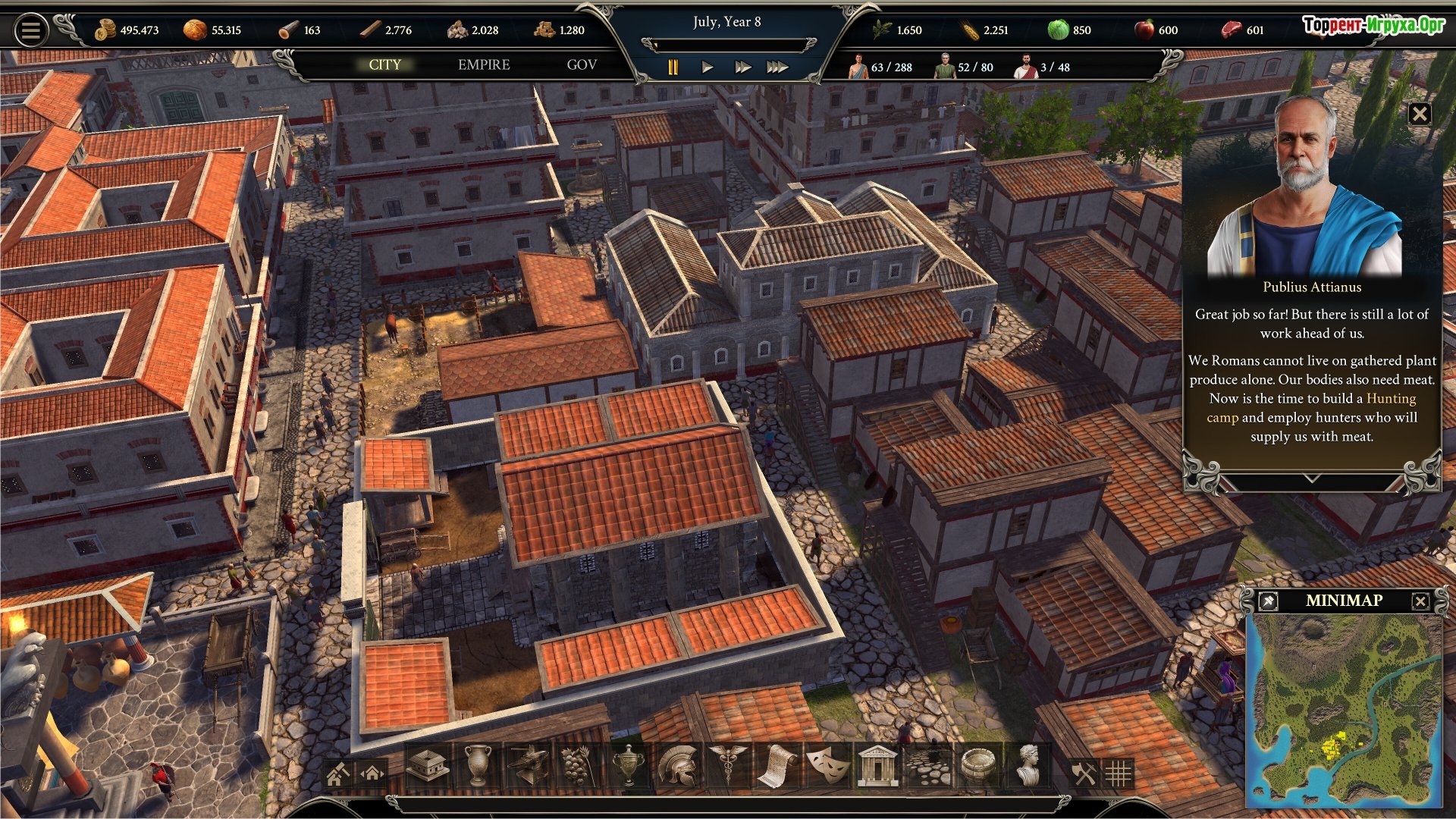
Task: Switch to the CITY tab
Action: coord(384,65)
